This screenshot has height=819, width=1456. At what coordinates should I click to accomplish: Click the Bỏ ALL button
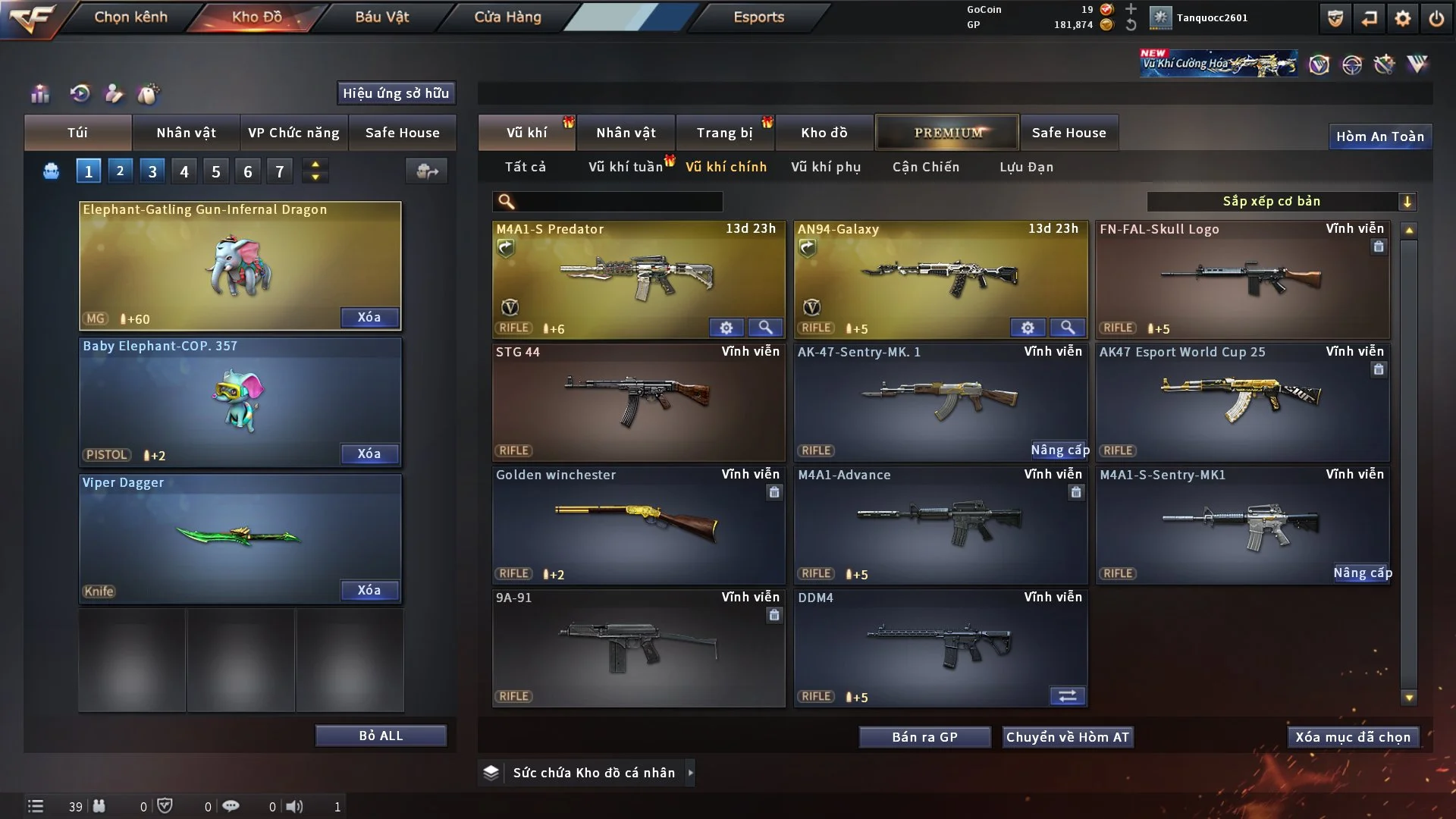coord(381,736)
